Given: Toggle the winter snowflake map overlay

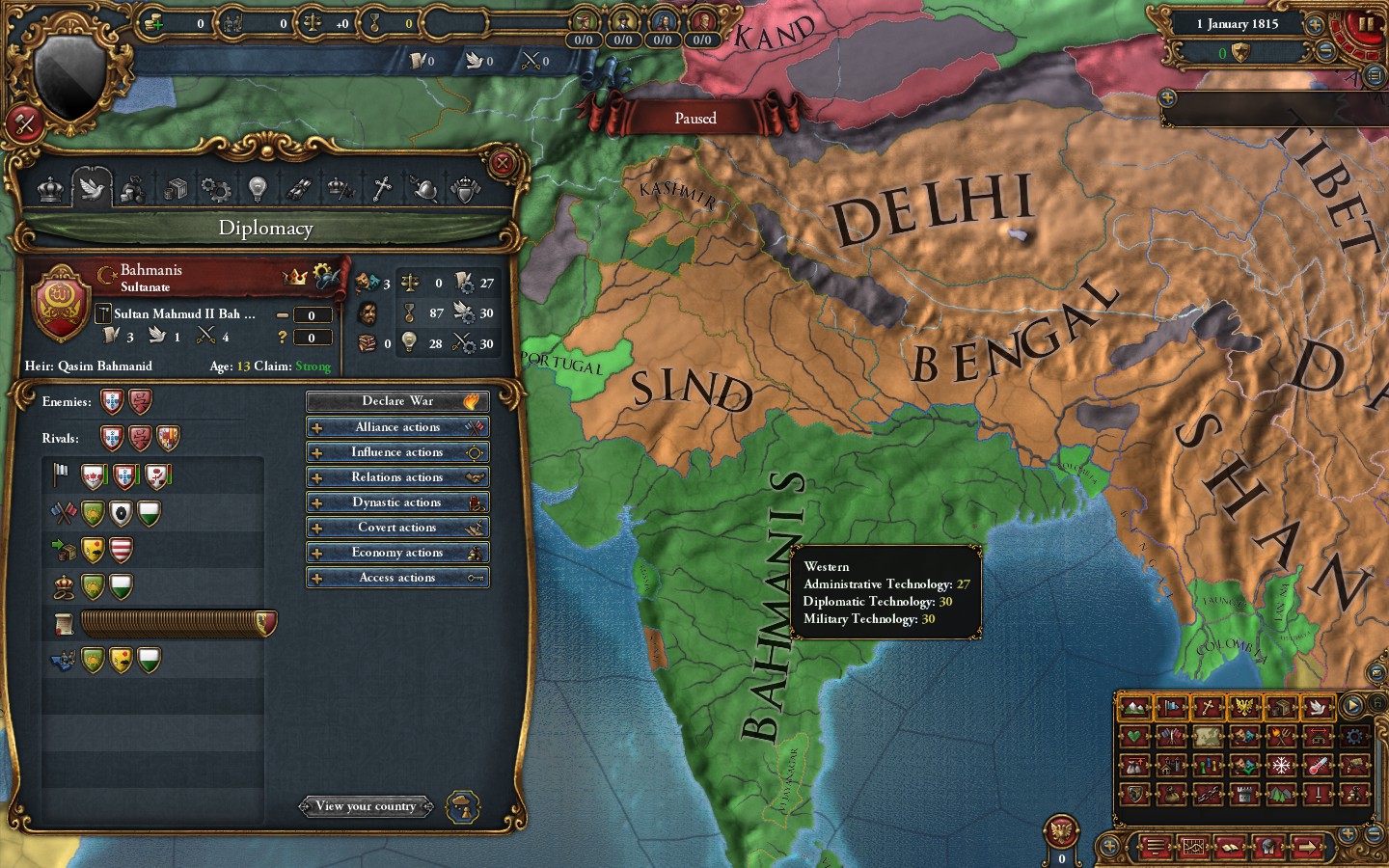Looking at the screenshot, I should [x=1281, y=766].
